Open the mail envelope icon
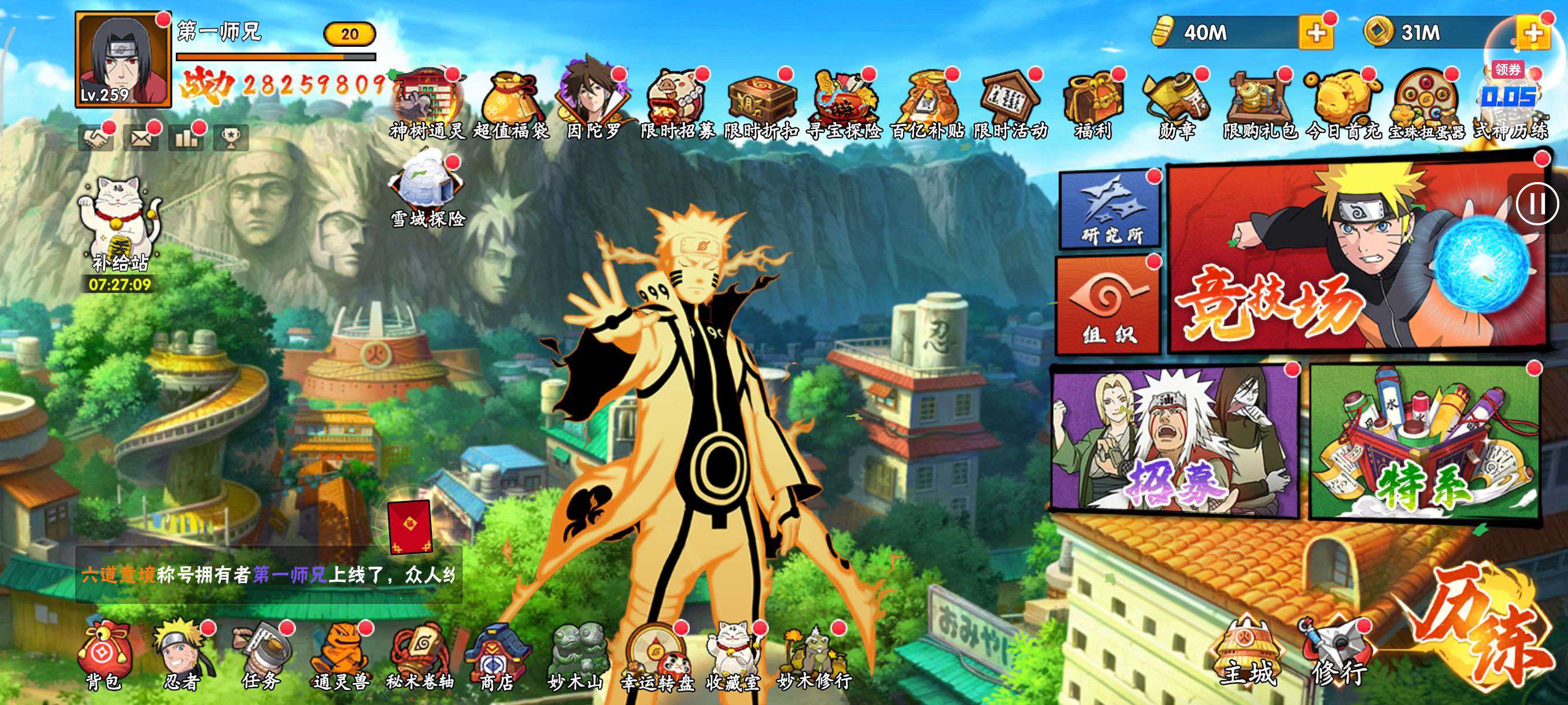Viewport: 1568px width, 705px height. (x=140, y=139)
